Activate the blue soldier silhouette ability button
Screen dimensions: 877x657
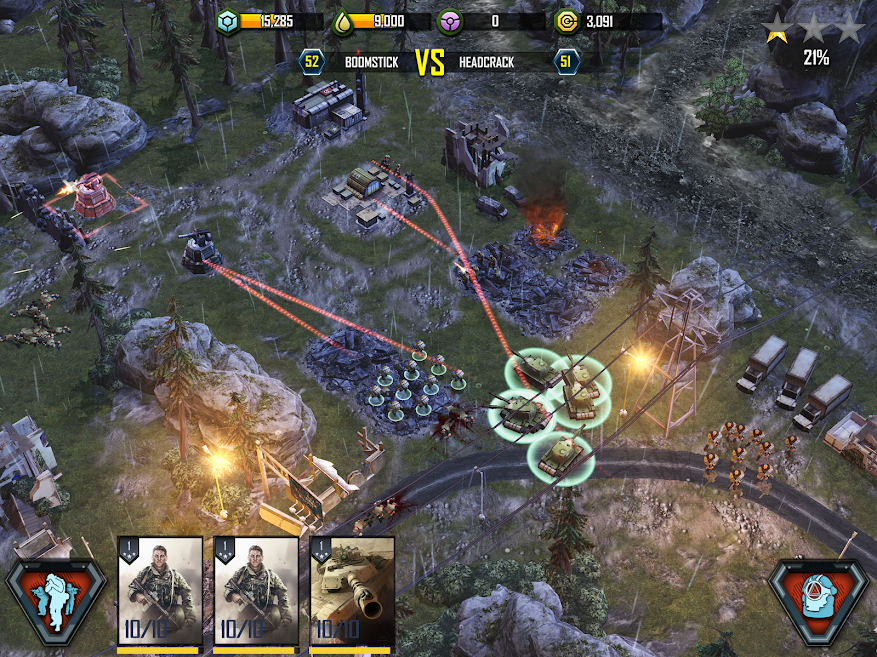(56, 602)
